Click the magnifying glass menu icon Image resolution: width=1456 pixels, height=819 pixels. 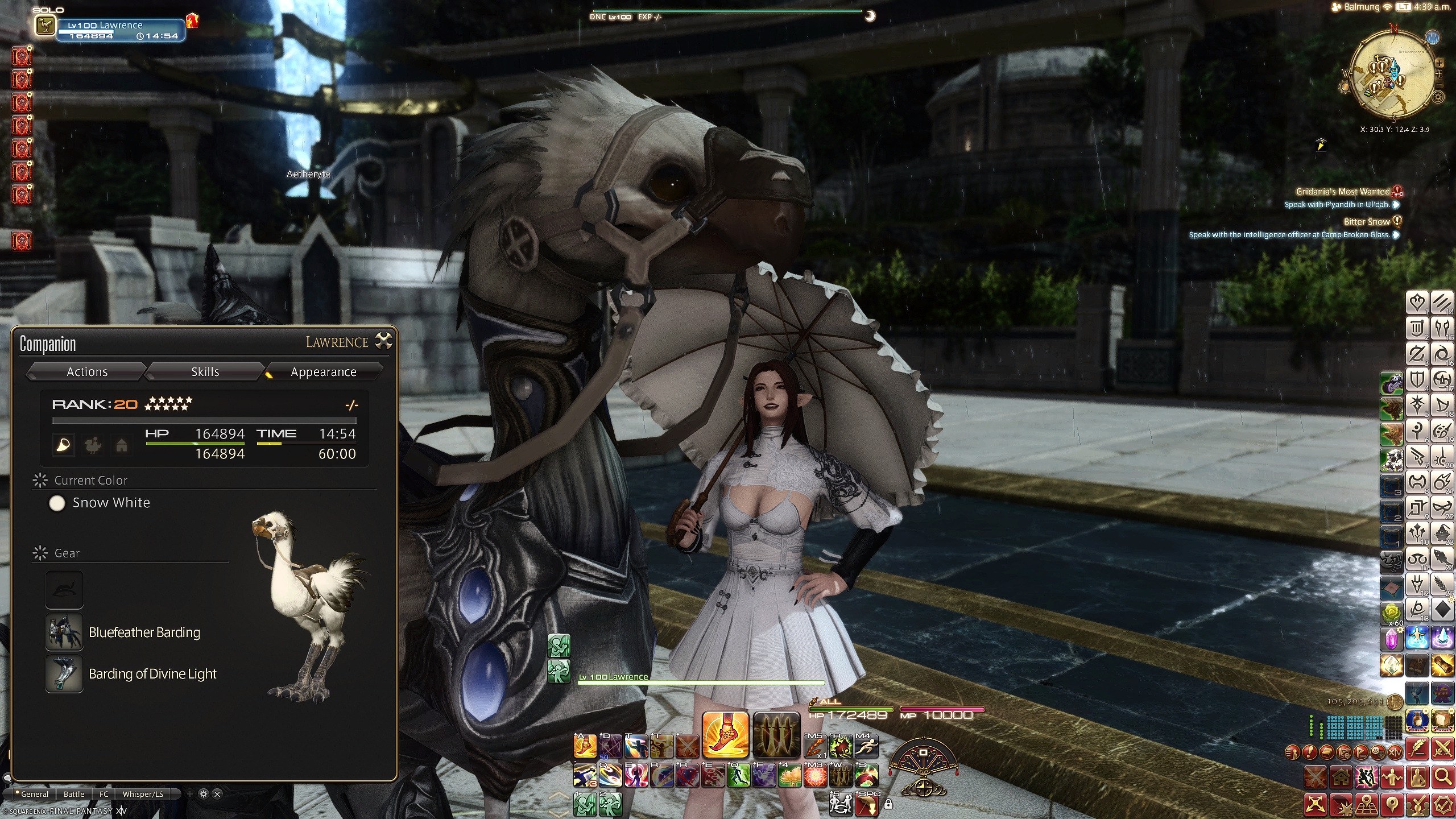click(x=1442, y=776)
